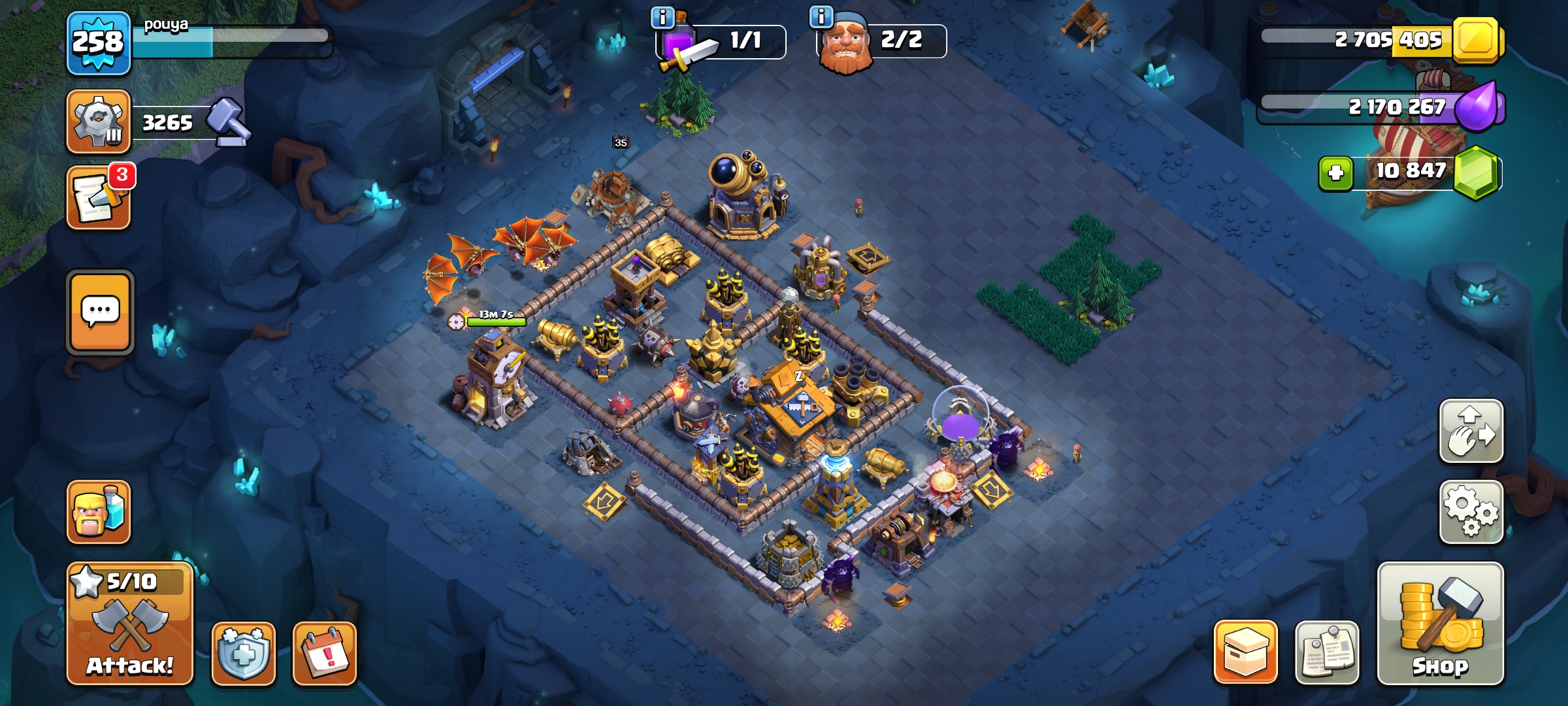Show info for the sword and elixir counter
The width and height of the screenshot is (1568, 706).
(x=662, y=18)
